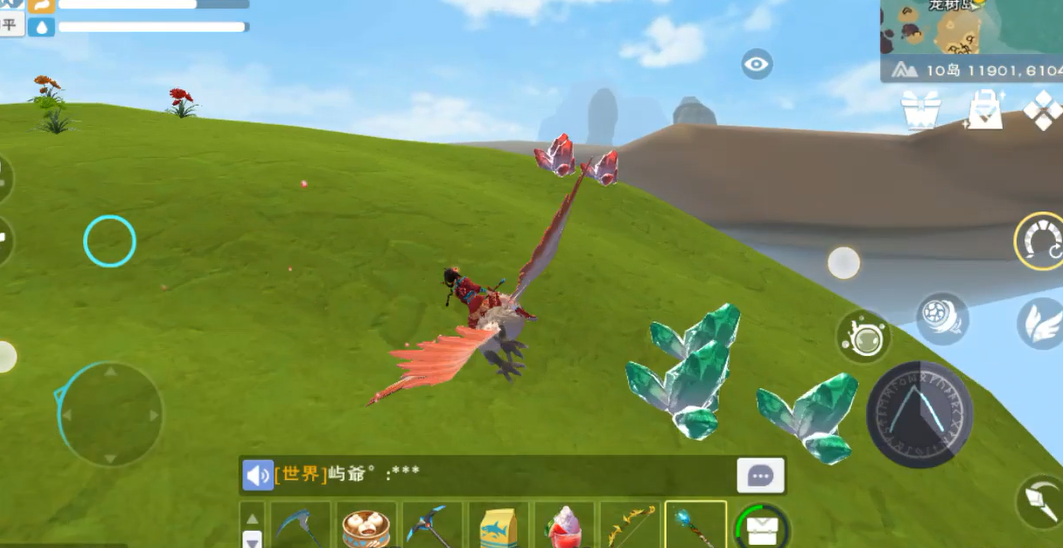
Task: Select the steamed buns basket slot
Action: pyautogui.click(x=366, y=525)
